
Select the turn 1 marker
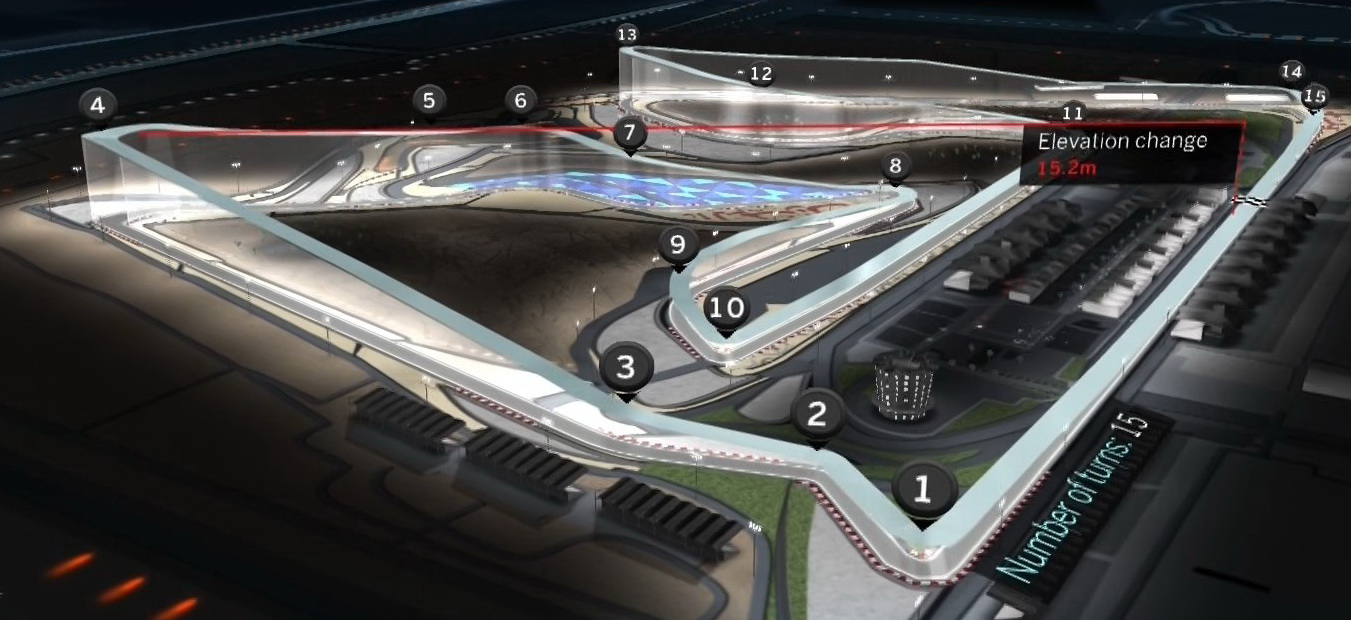coord(923,489)
